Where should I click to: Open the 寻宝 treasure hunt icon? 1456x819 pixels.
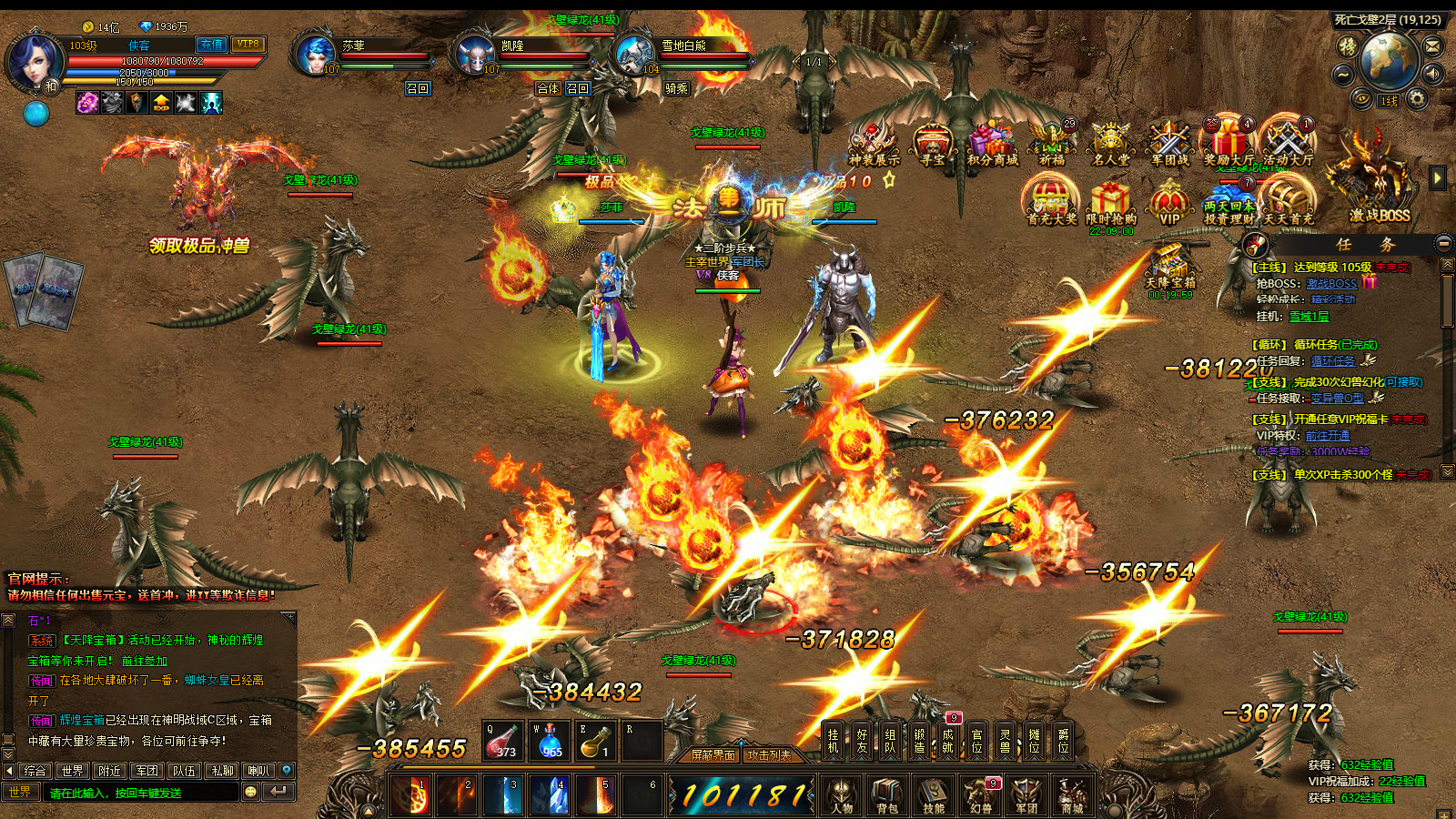933,146
